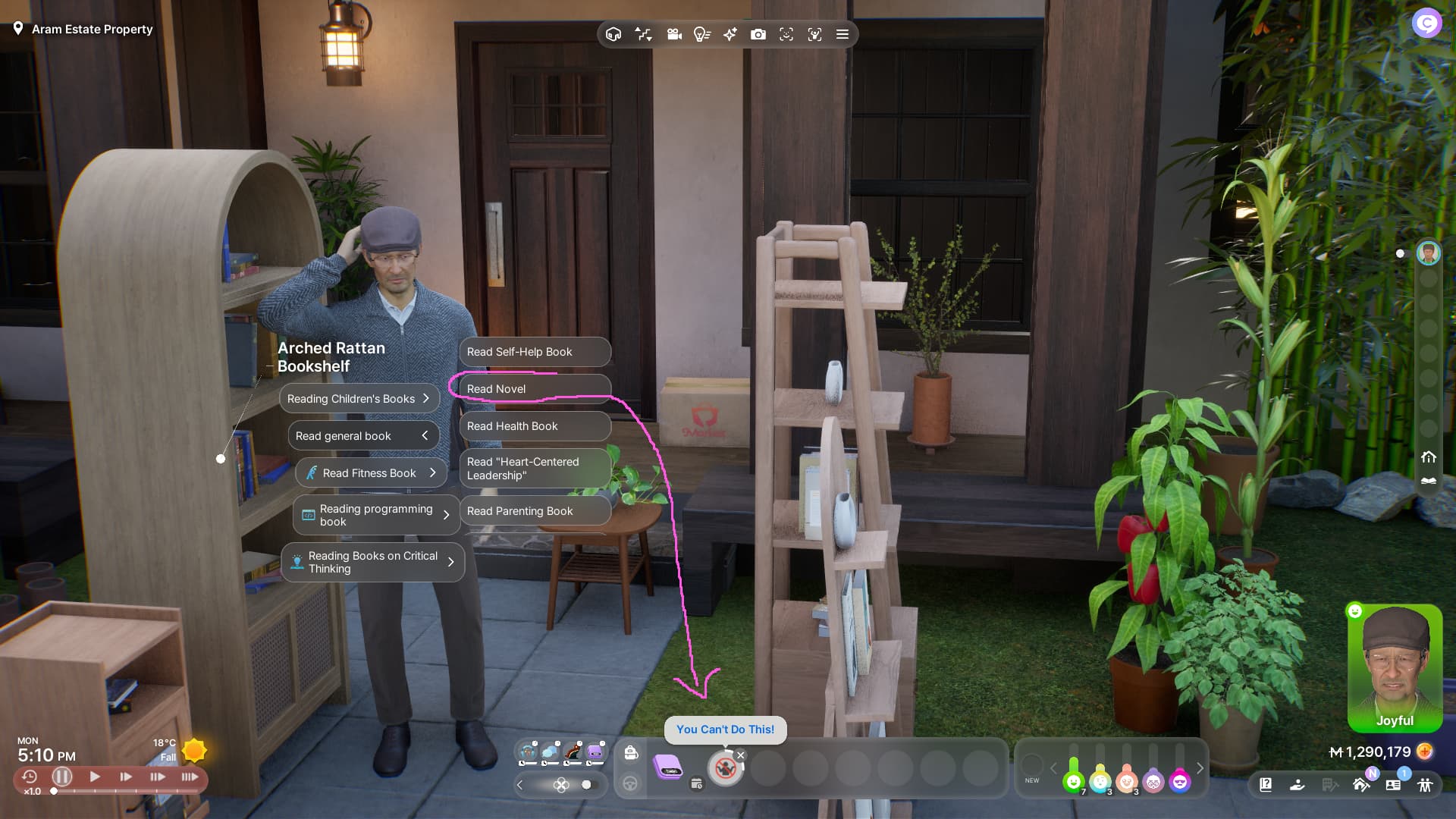
Task: Cancel the queued blocked action
Action: tap(741, 755)
